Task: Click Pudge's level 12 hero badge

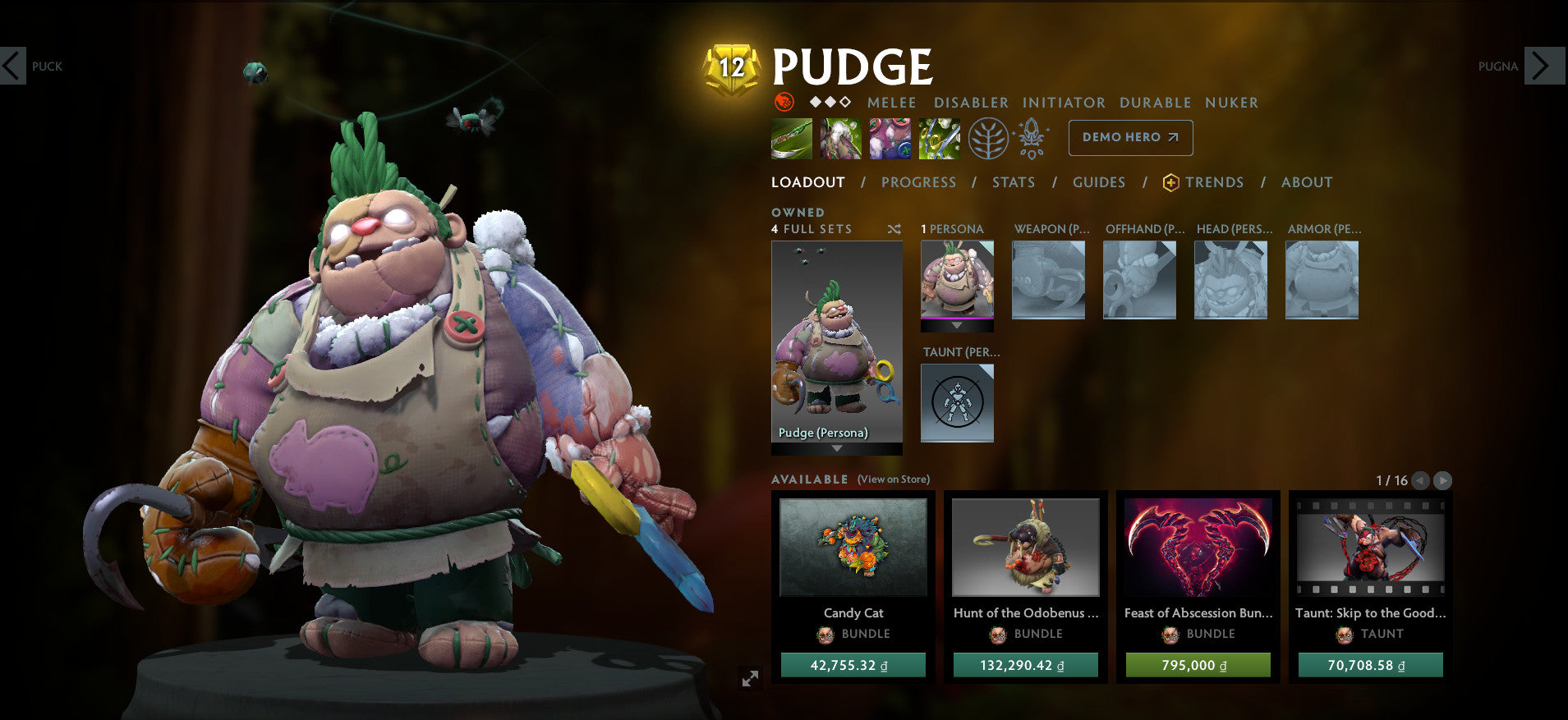Action: tap(731, 66)
